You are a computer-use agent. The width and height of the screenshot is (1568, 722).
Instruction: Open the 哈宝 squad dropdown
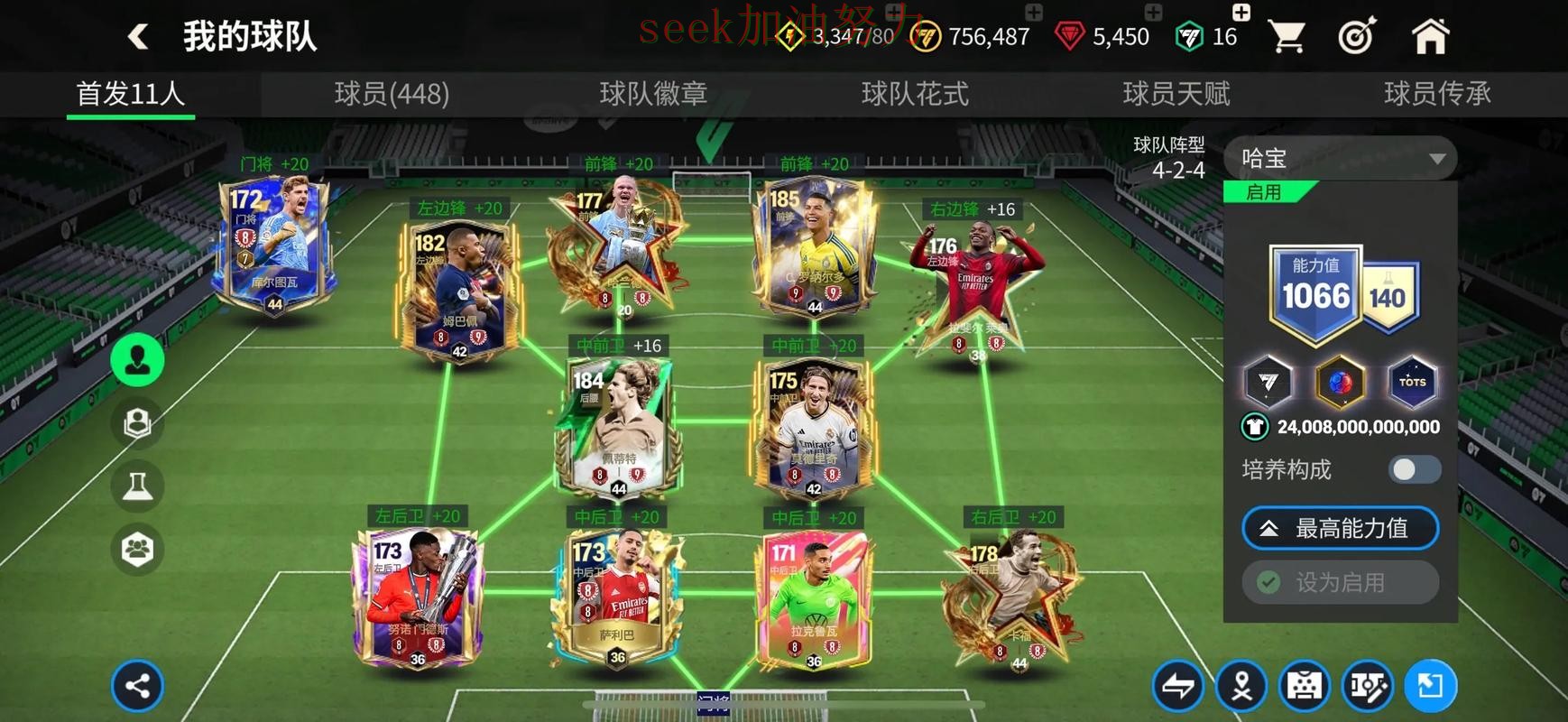1340,159
